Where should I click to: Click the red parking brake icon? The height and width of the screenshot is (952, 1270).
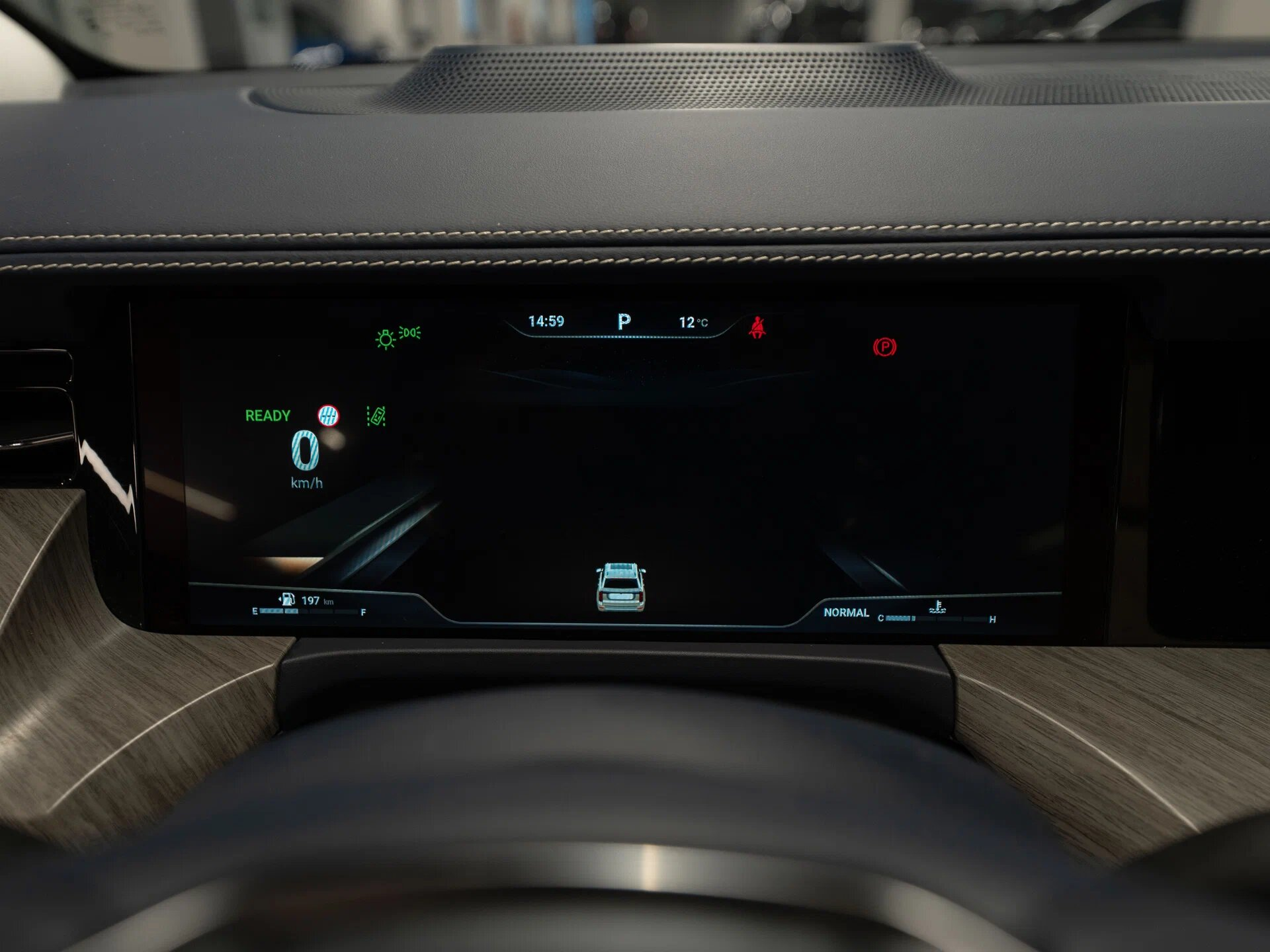coord(884,347)
